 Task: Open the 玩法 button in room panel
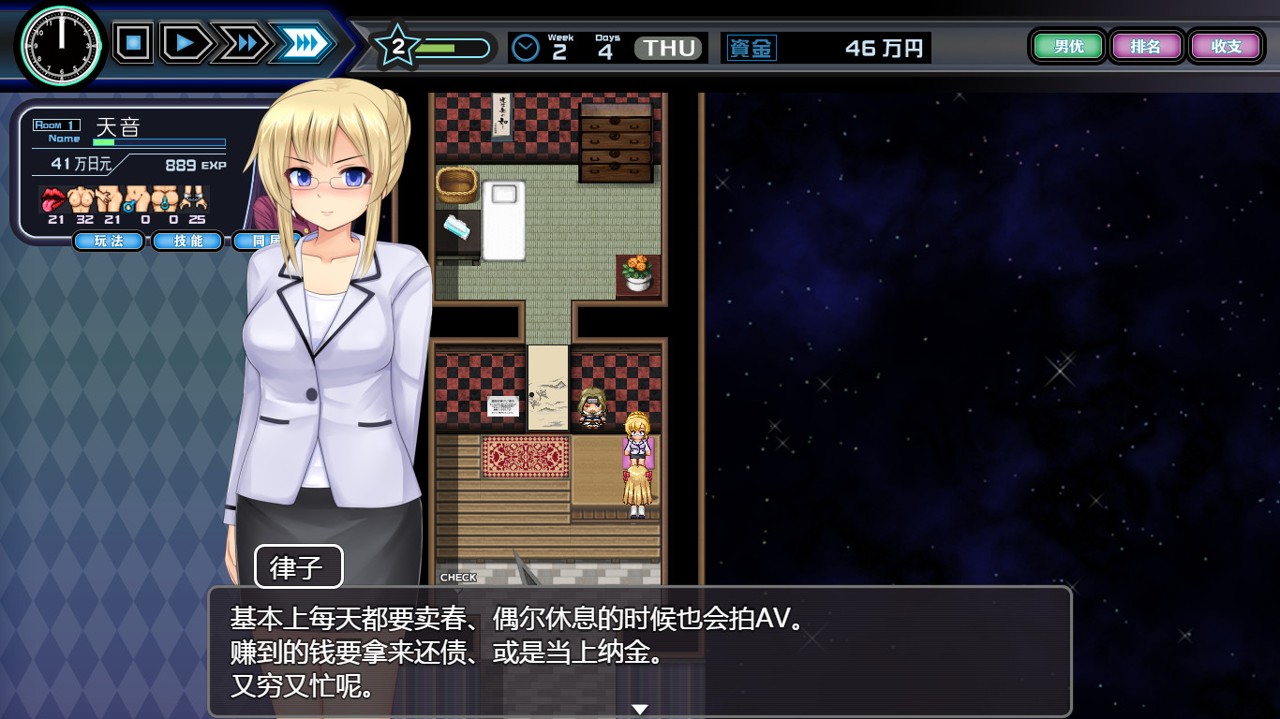pos(108,241)
